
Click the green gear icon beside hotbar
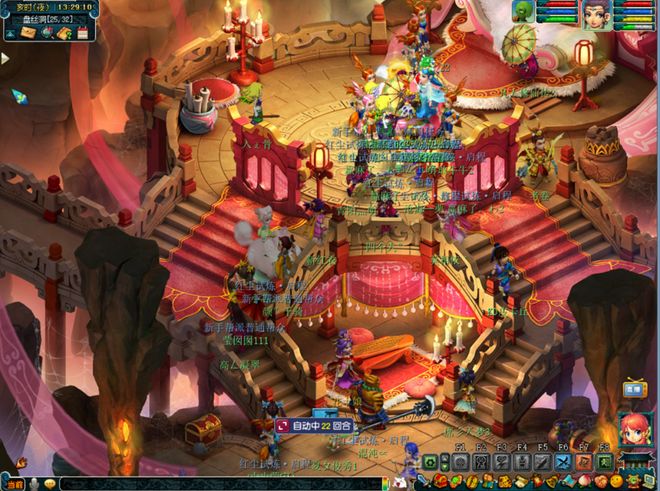430,462
